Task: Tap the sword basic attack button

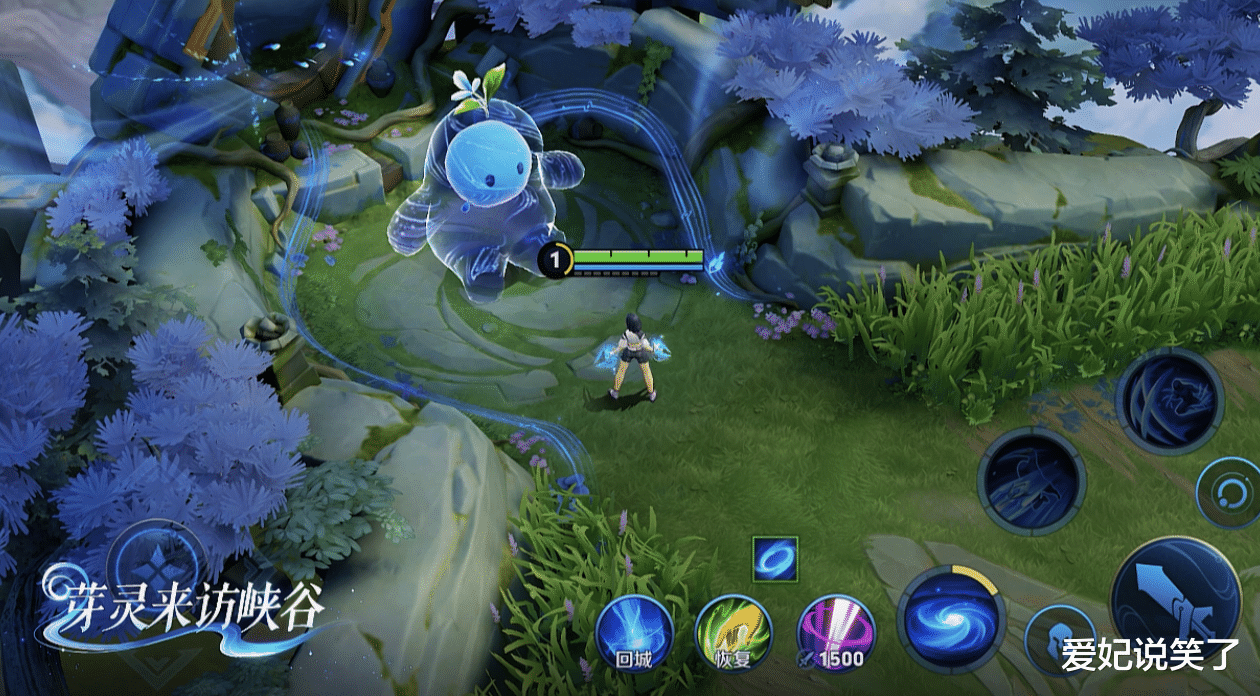Action: pos(1176,598)
